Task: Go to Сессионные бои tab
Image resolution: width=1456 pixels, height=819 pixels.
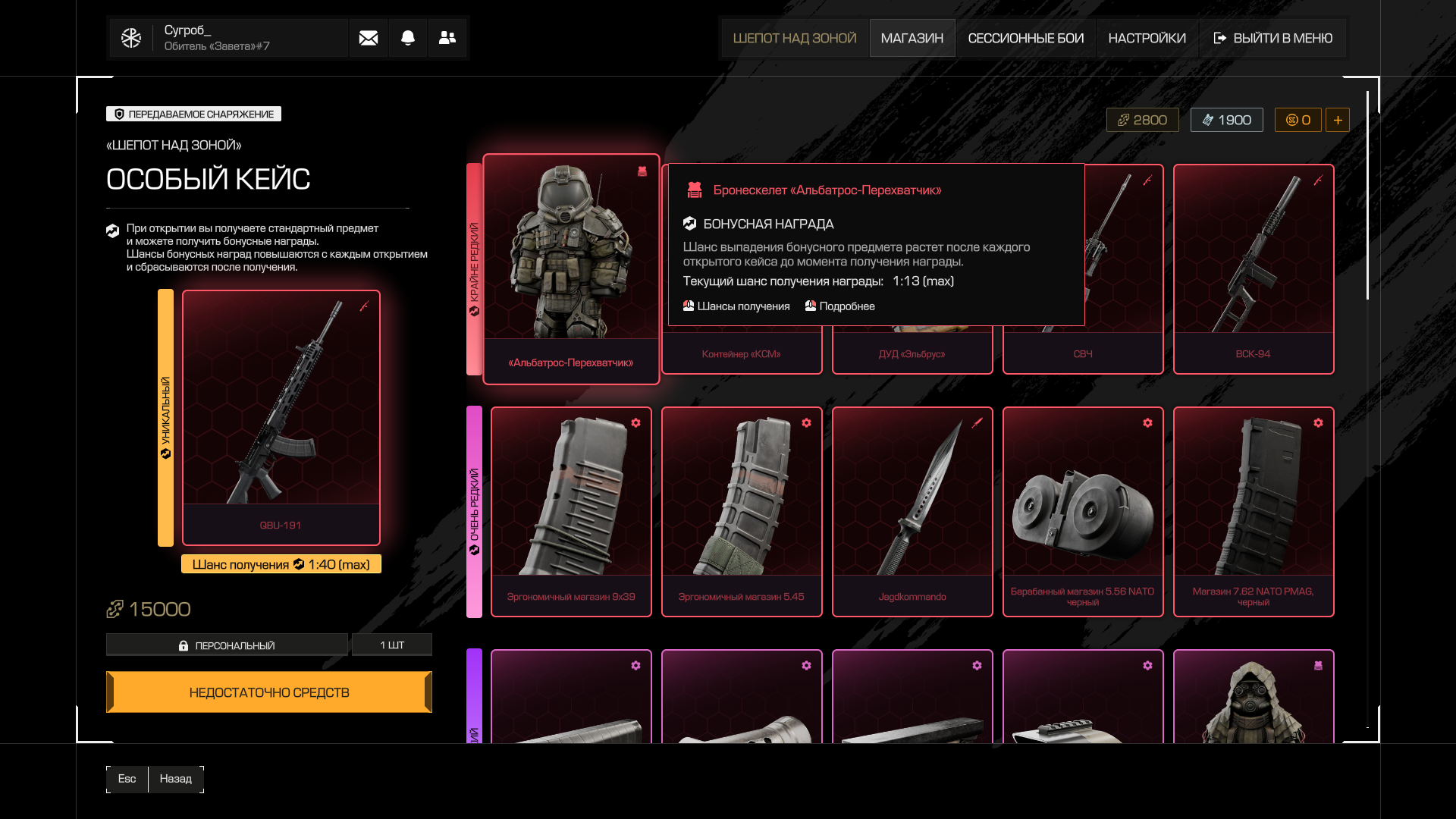Action: coord(1025,38)
